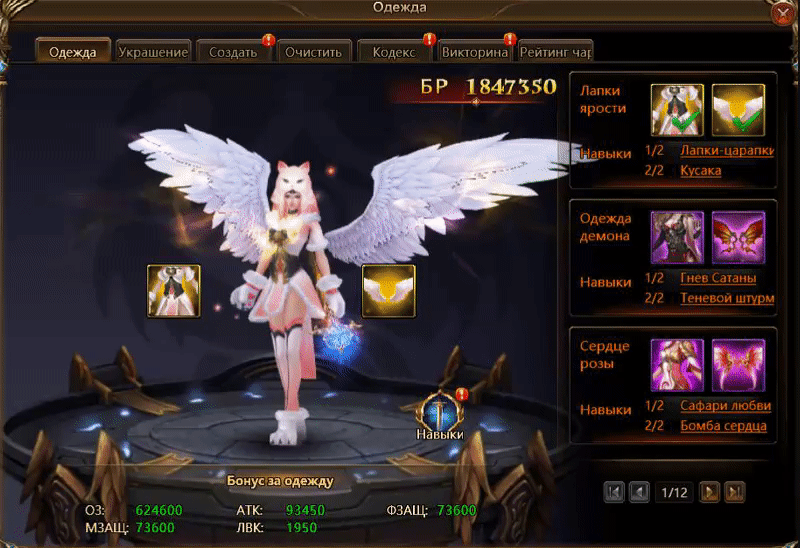The image size is (800, 548).
Task: Open the Навыки skills icon
Action: [441, 414]
